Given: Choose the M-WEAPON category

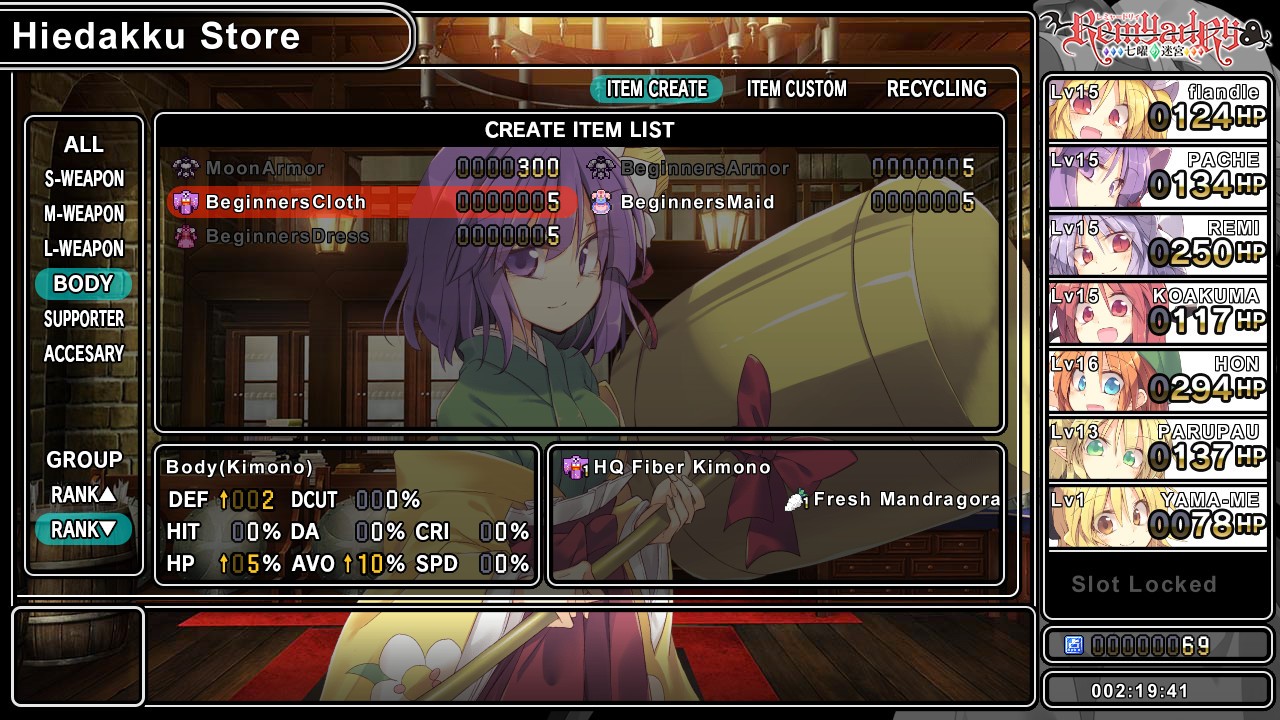Looking at the screenshot, I should click(x=84, y=214).
